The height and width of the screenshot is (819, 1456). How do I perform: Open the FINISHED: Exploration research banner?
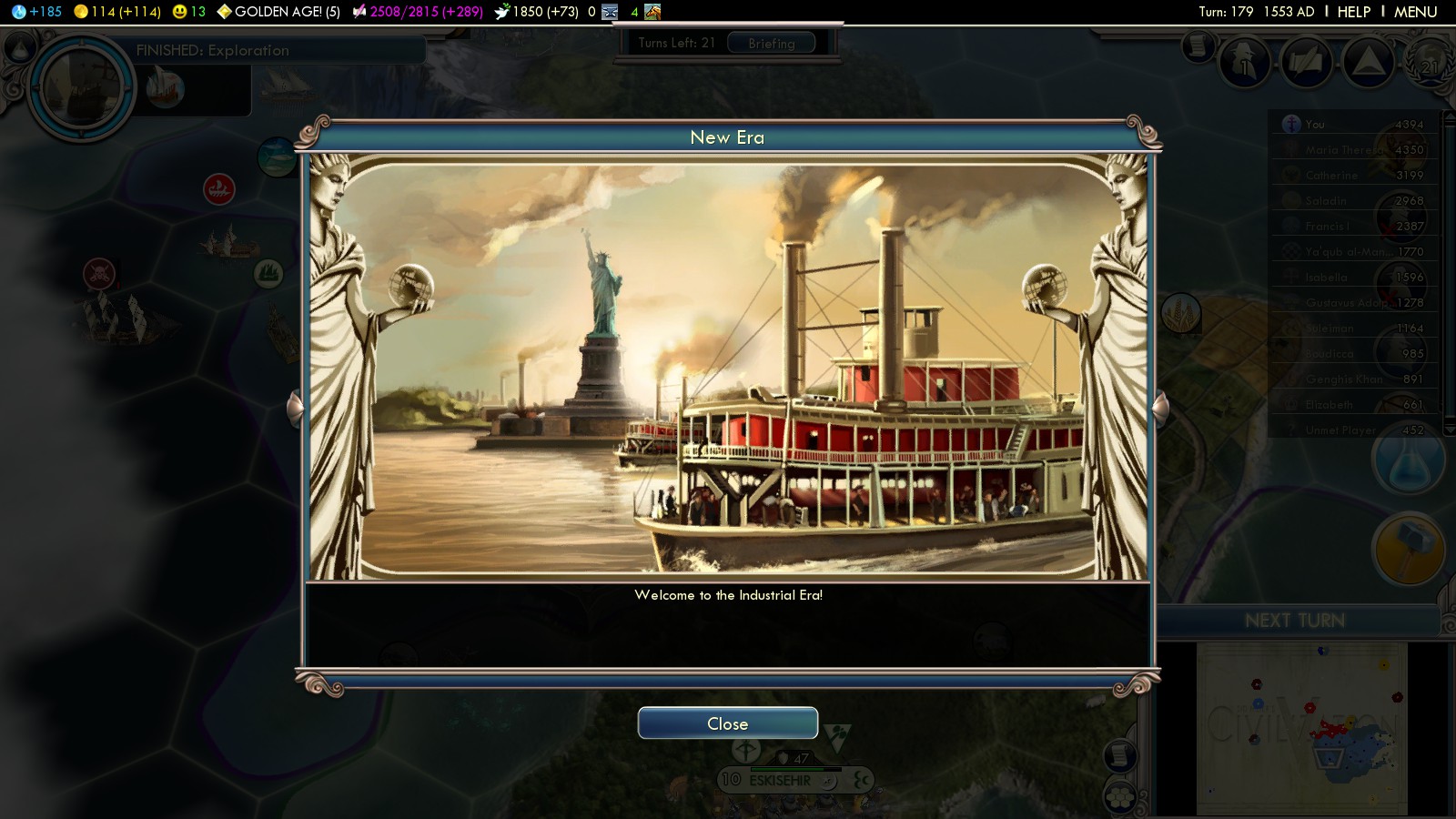tap(212, 50)
